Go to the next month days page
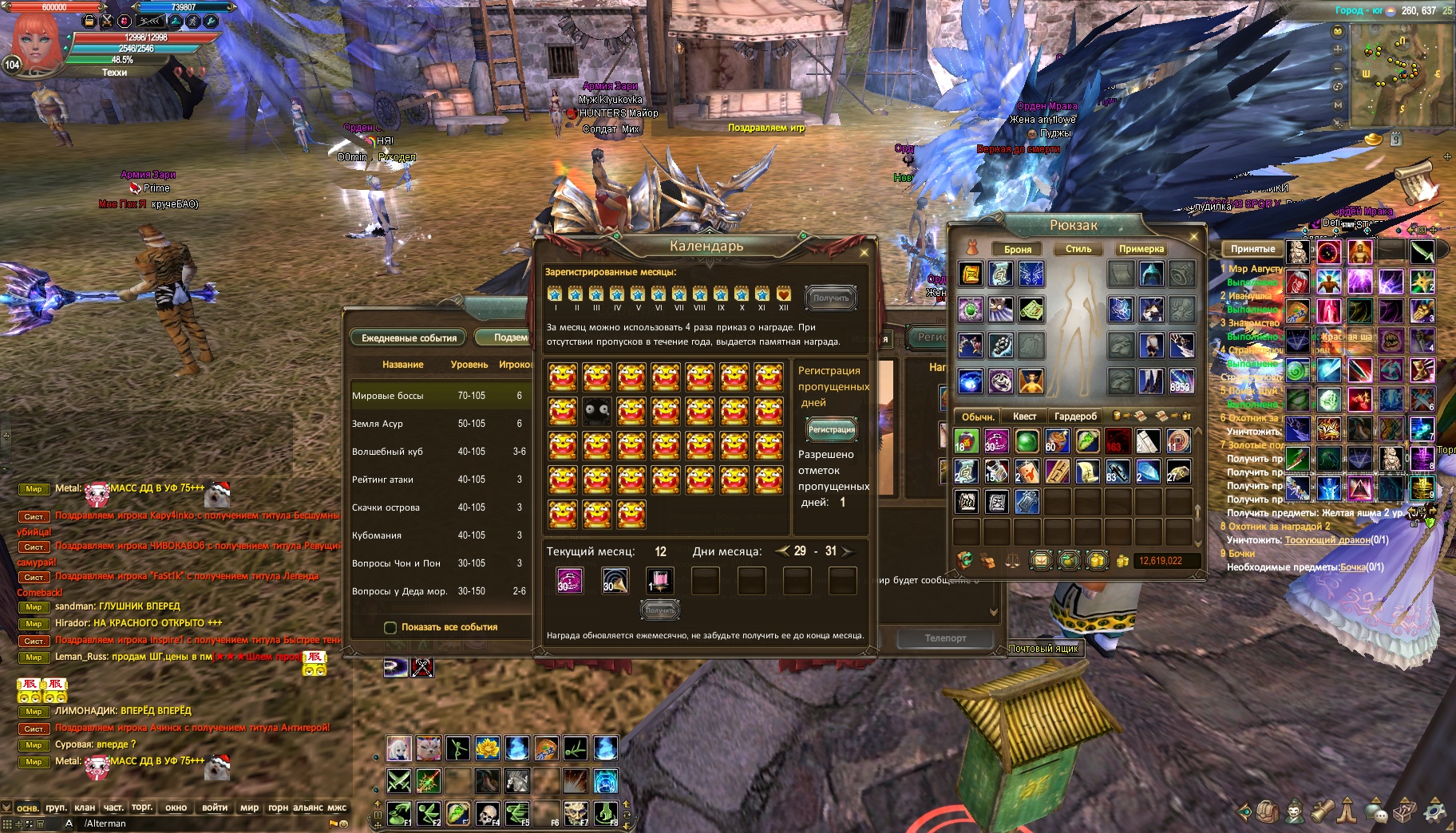Viewport: 1456px width, 833px height. click(847, 551)
